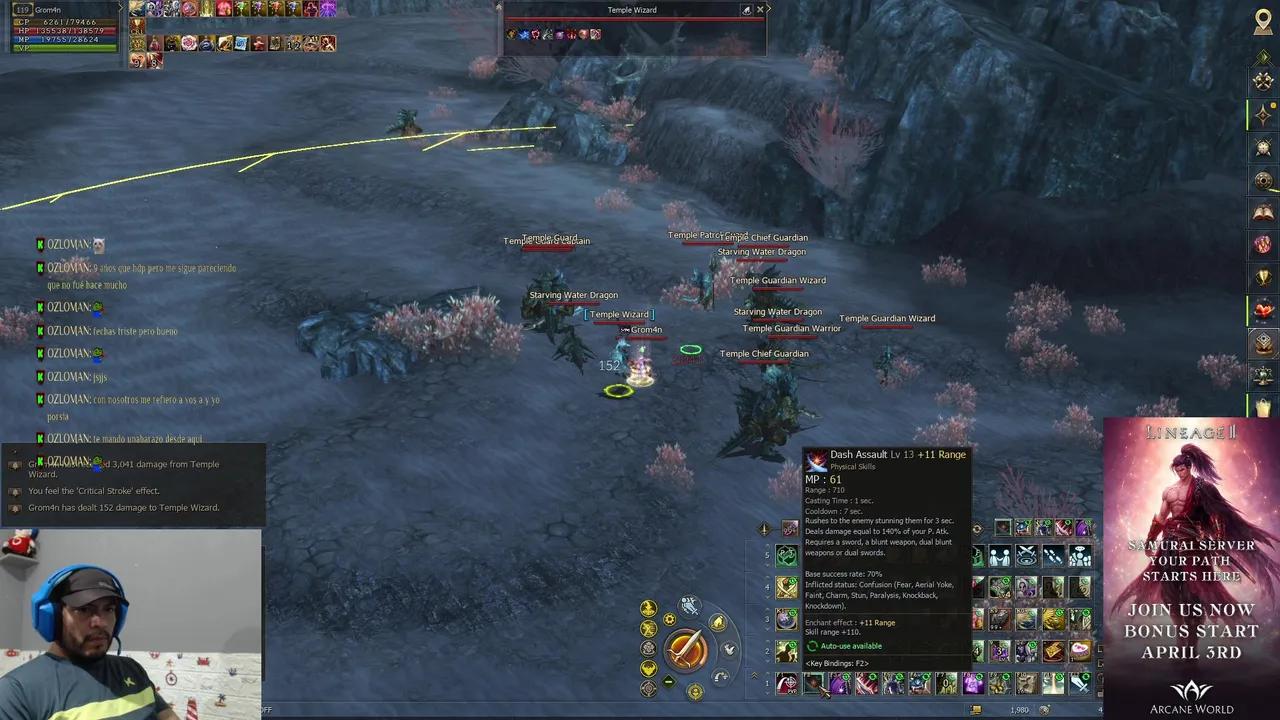The height and width of the screenshot is (720, 1280).
Task: Click the sword icon beside target close button
Action: 746,10
